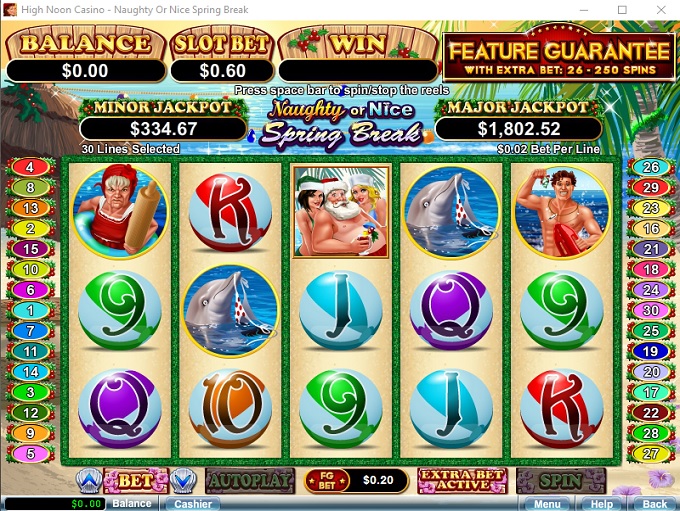The height and width of the screenshot is (511, 680).
Task: Select payline number 1
Action: pyautogui.click(x=30, y=310)
